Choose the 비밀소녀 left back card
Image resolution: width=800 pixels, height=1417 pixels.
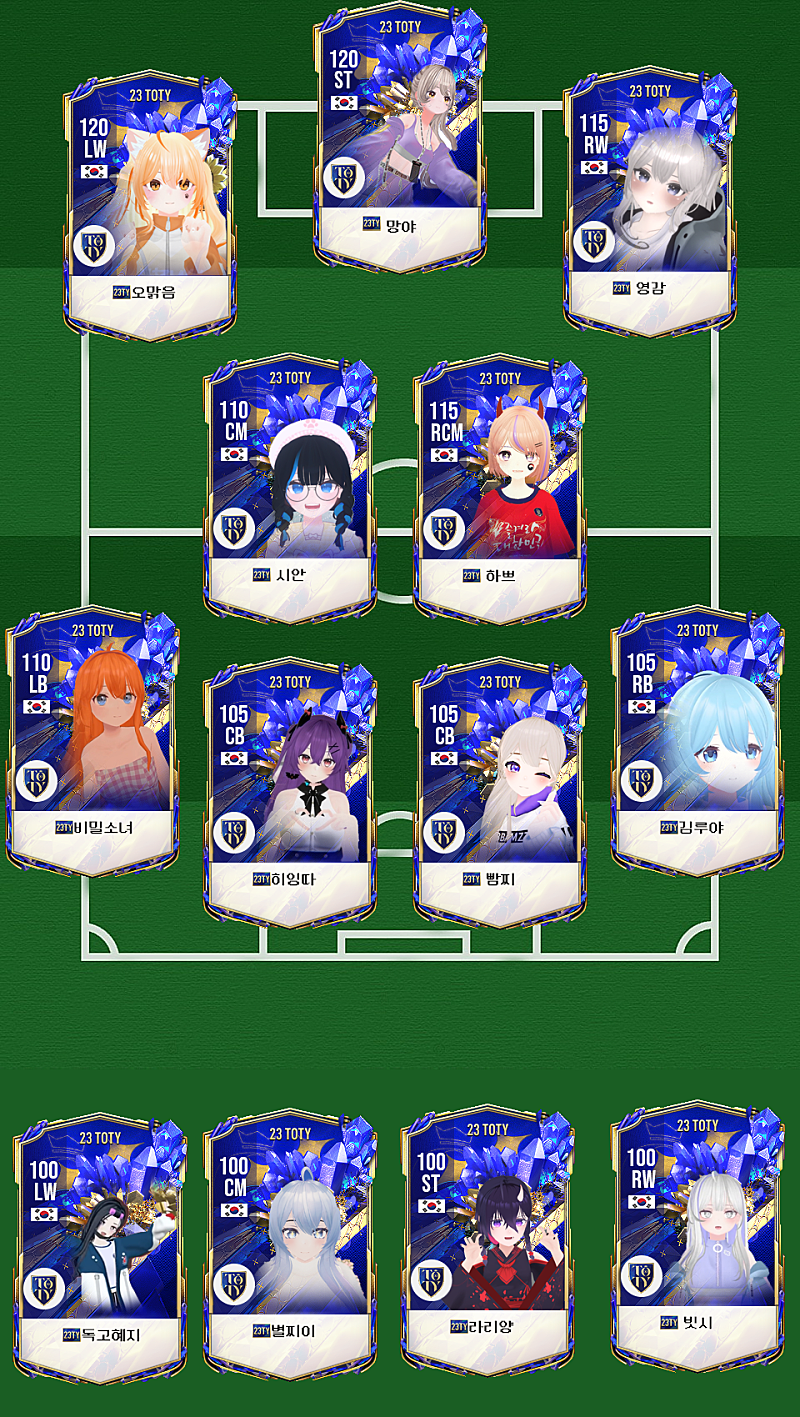pos(93,740)
